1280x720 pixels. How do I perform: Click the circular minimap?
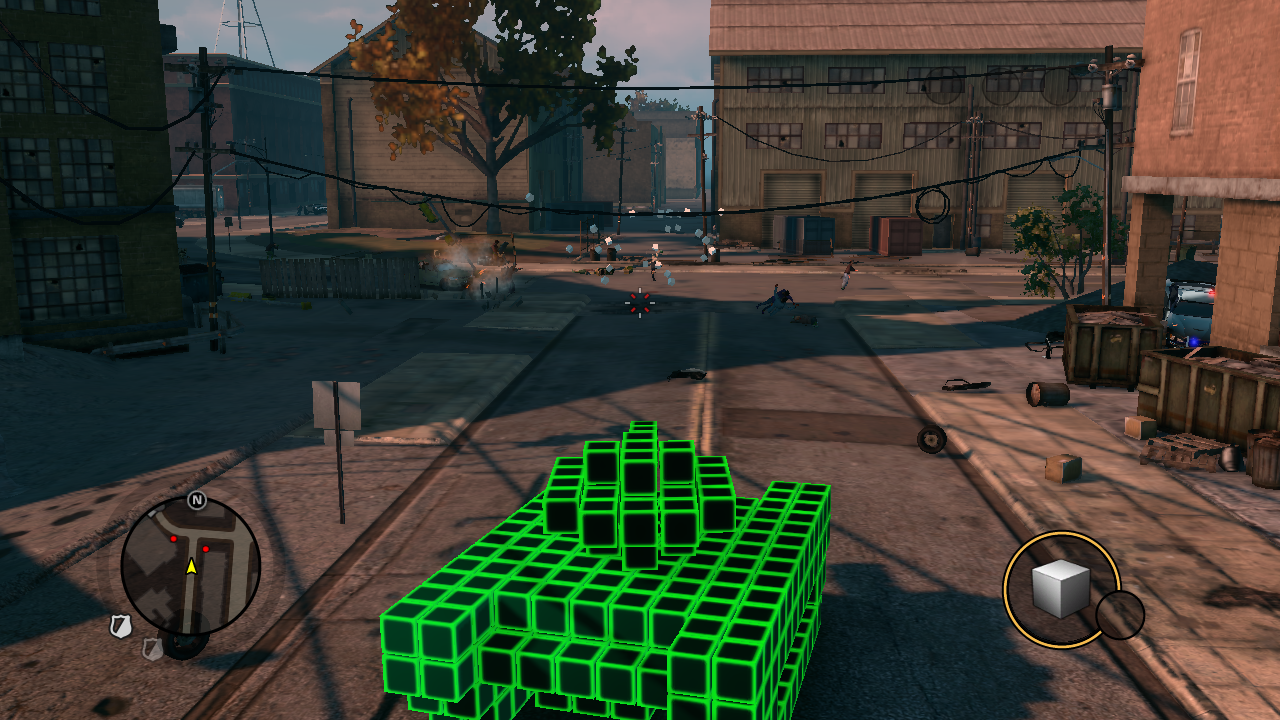point(191,566)
